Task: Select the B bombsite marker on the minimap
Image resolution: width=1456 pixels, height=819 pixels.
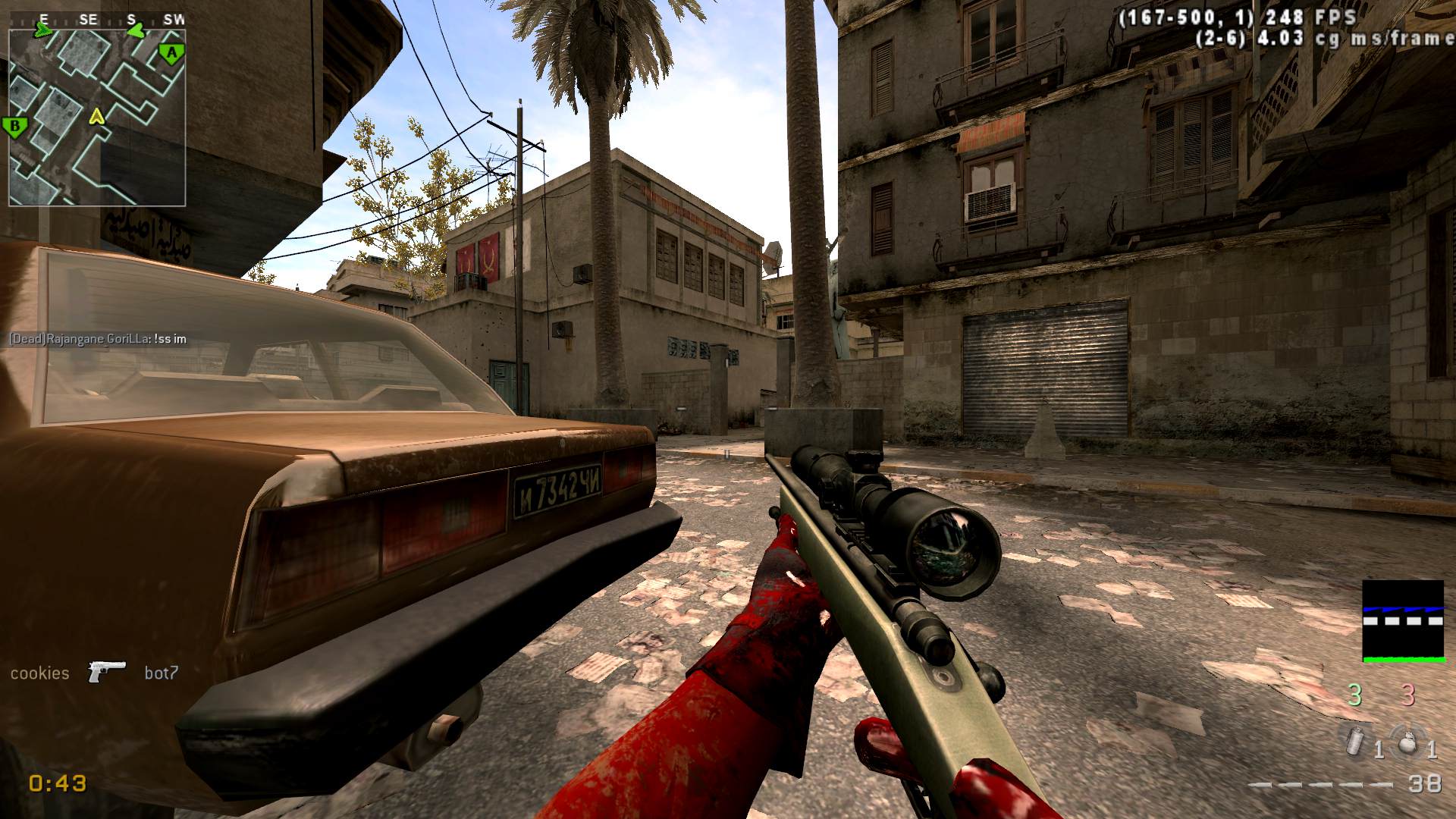Action: tap(14, 127)
